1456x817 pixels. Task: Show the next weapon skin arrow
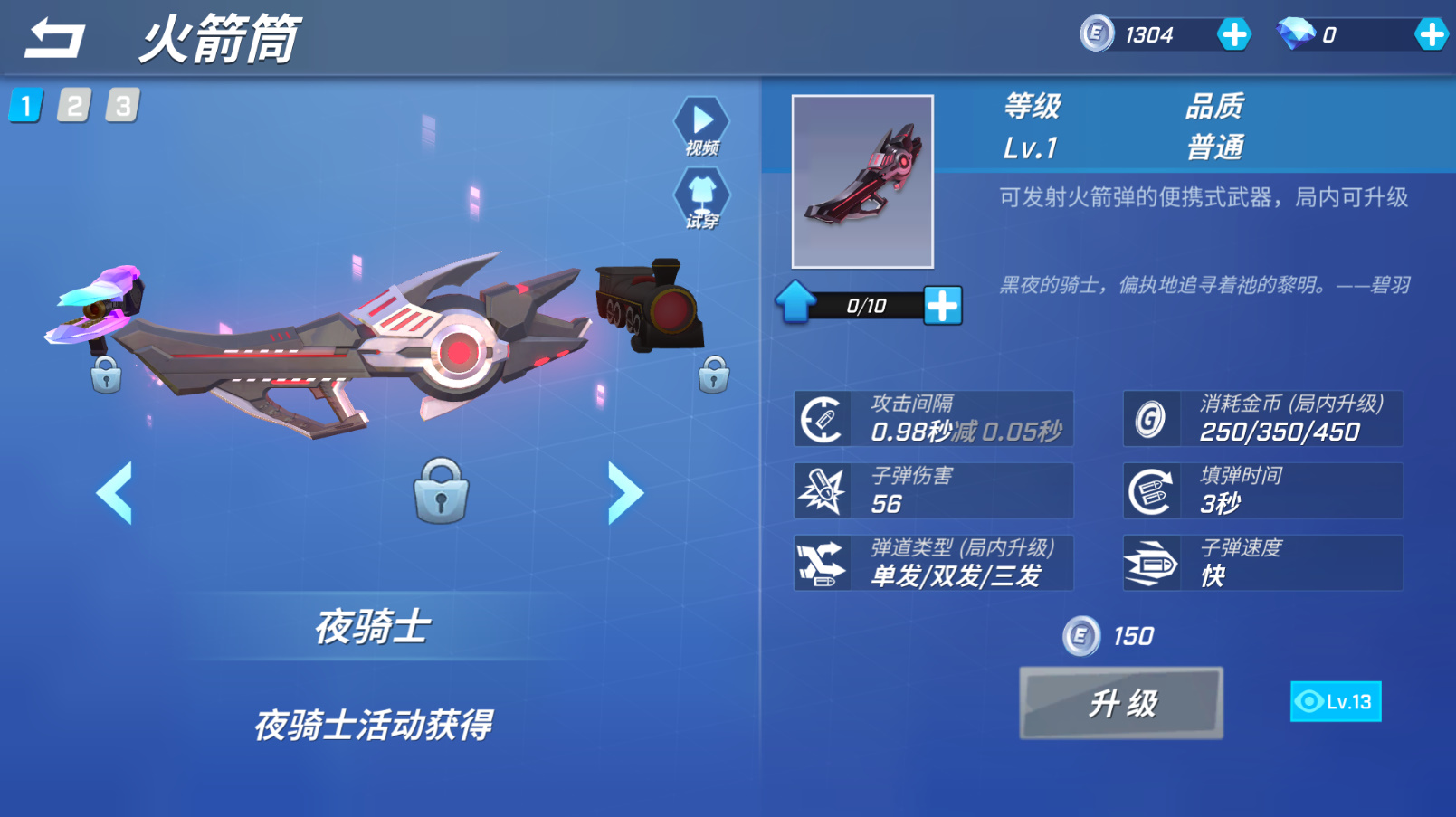tap(624, 492)
